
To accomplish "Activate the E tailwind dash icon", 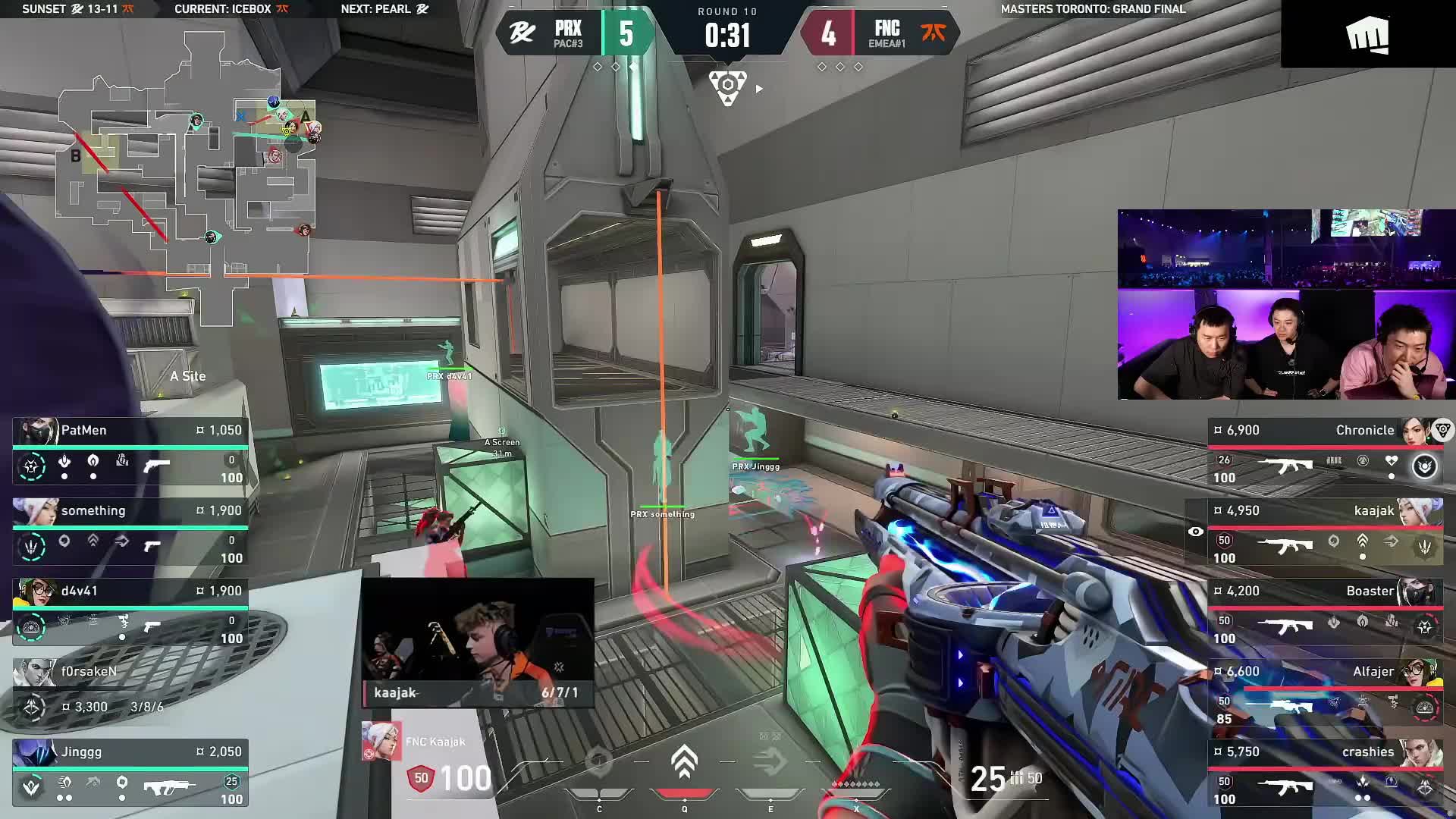I will click(x=770, y=763).
